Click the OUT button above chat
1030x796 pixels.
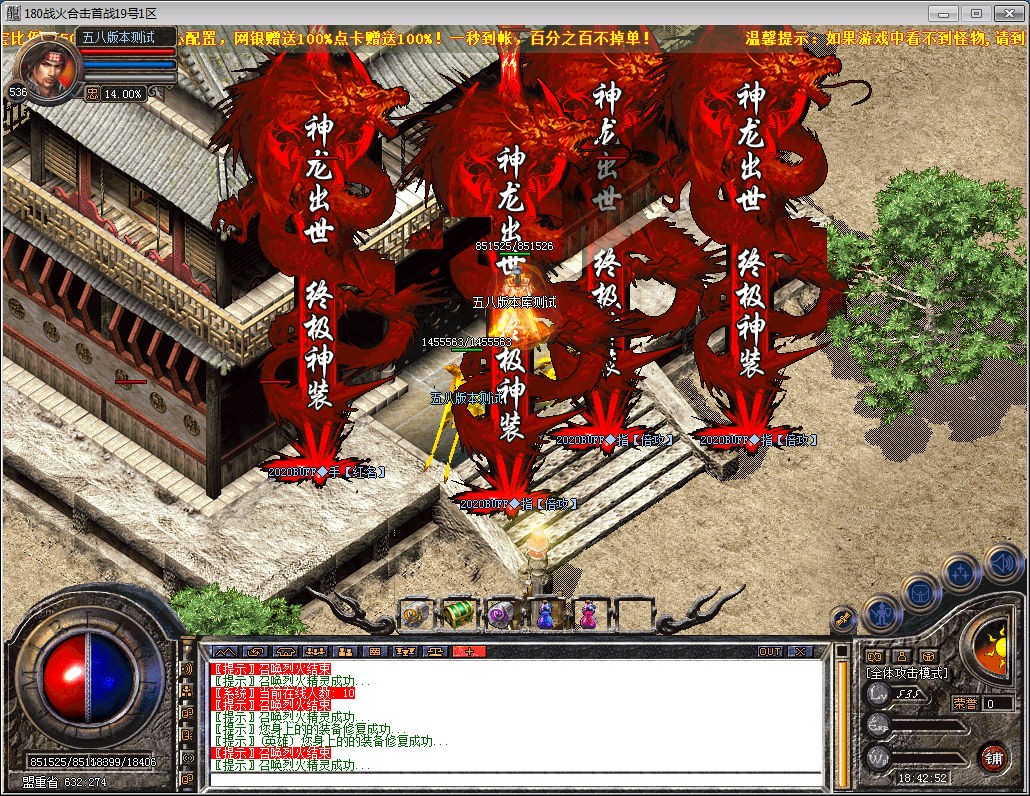point(770,651)
